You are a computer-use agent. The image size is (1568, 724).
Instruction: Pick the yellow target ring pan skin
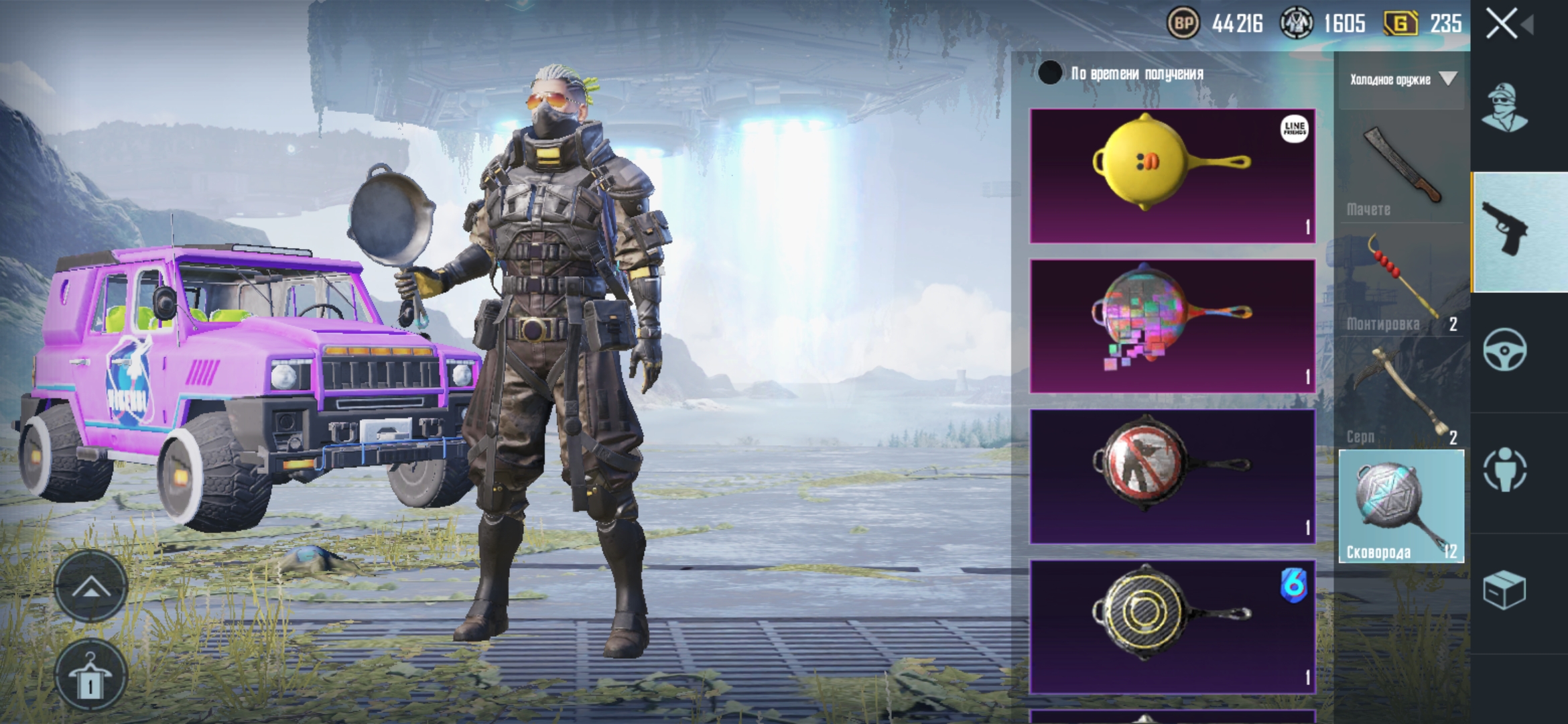[x=1173, y=626]
